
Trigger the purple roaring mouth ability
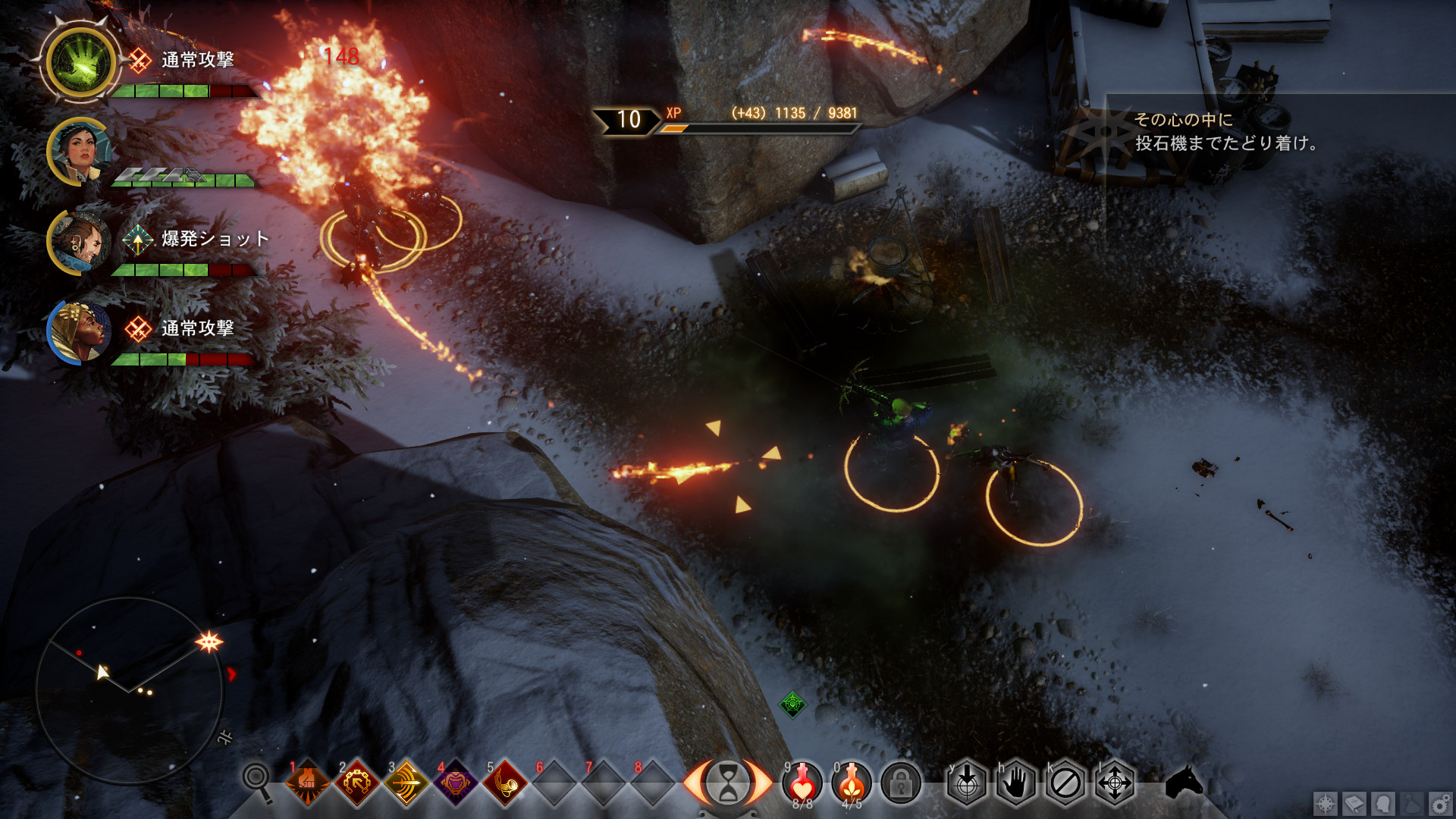pos(455,783)
